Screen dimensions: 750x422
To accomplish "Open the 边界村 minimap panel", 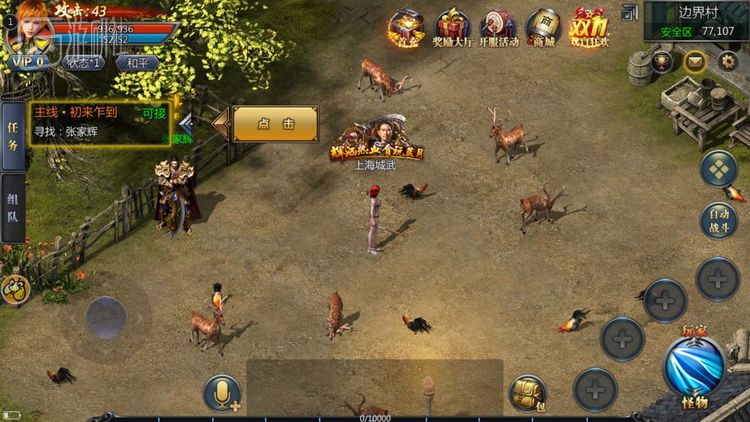I will click(x=697, y=21).
